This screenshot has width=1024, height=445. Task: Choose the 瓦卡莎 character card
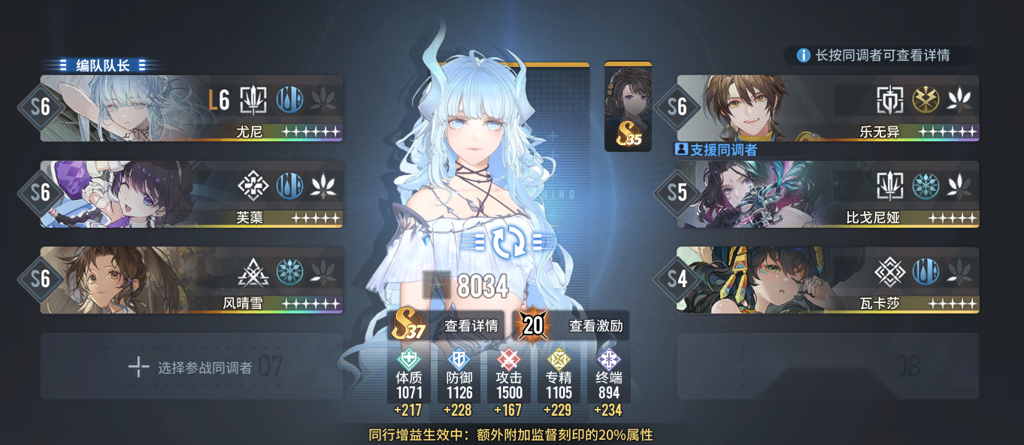pyautogui.click(x=828, y=279)
